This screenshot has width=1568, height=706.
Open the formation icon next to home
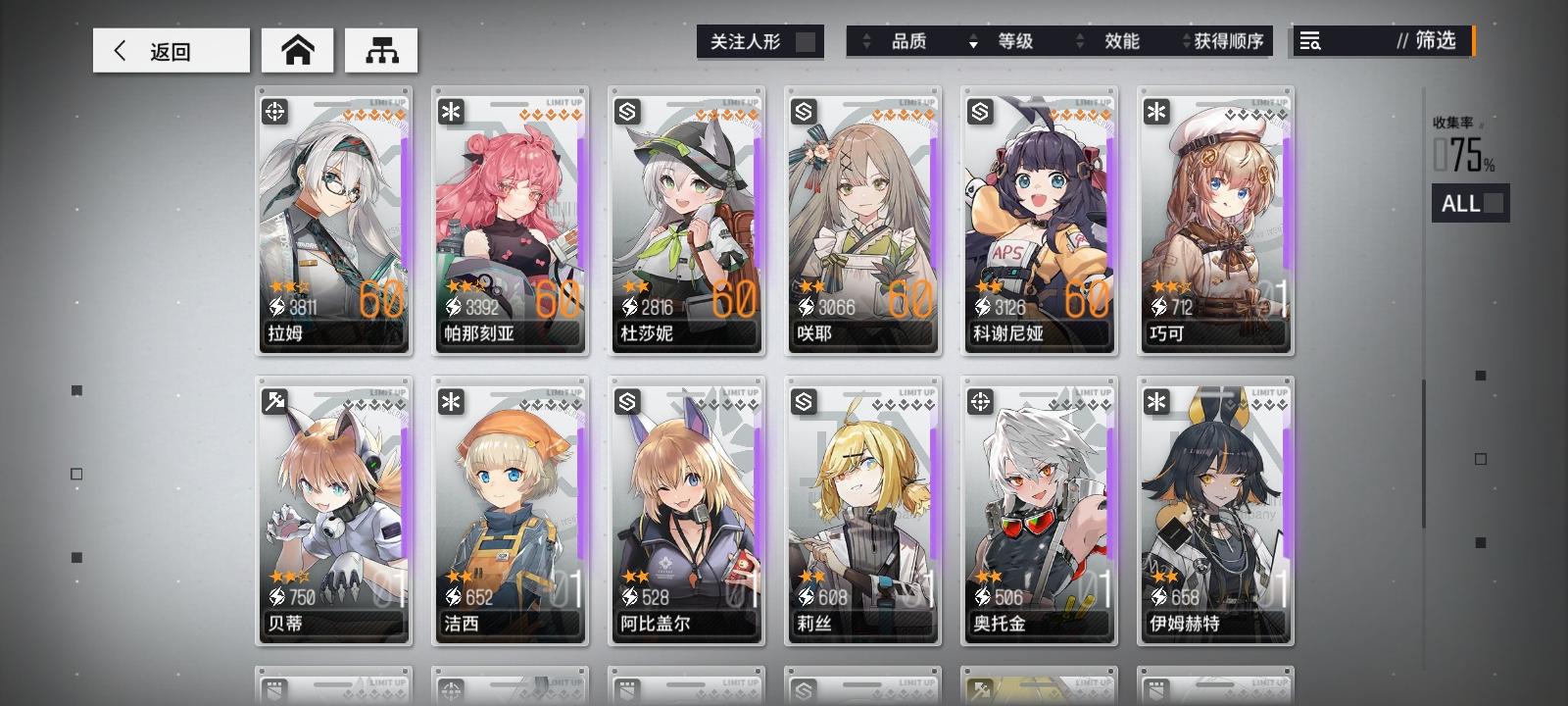point(382,50)
